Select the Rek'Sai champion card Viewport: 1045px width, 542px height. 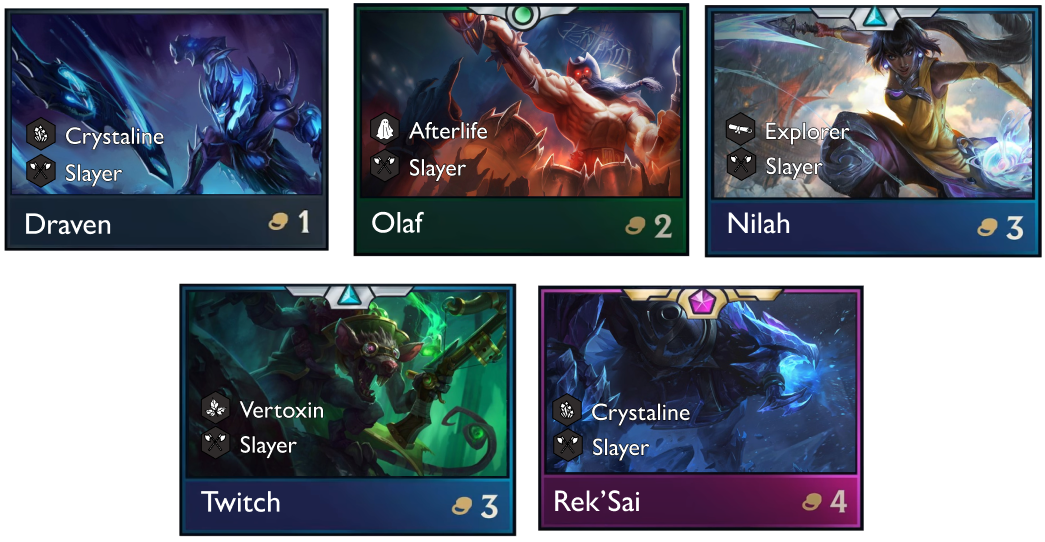coord(700,408)
